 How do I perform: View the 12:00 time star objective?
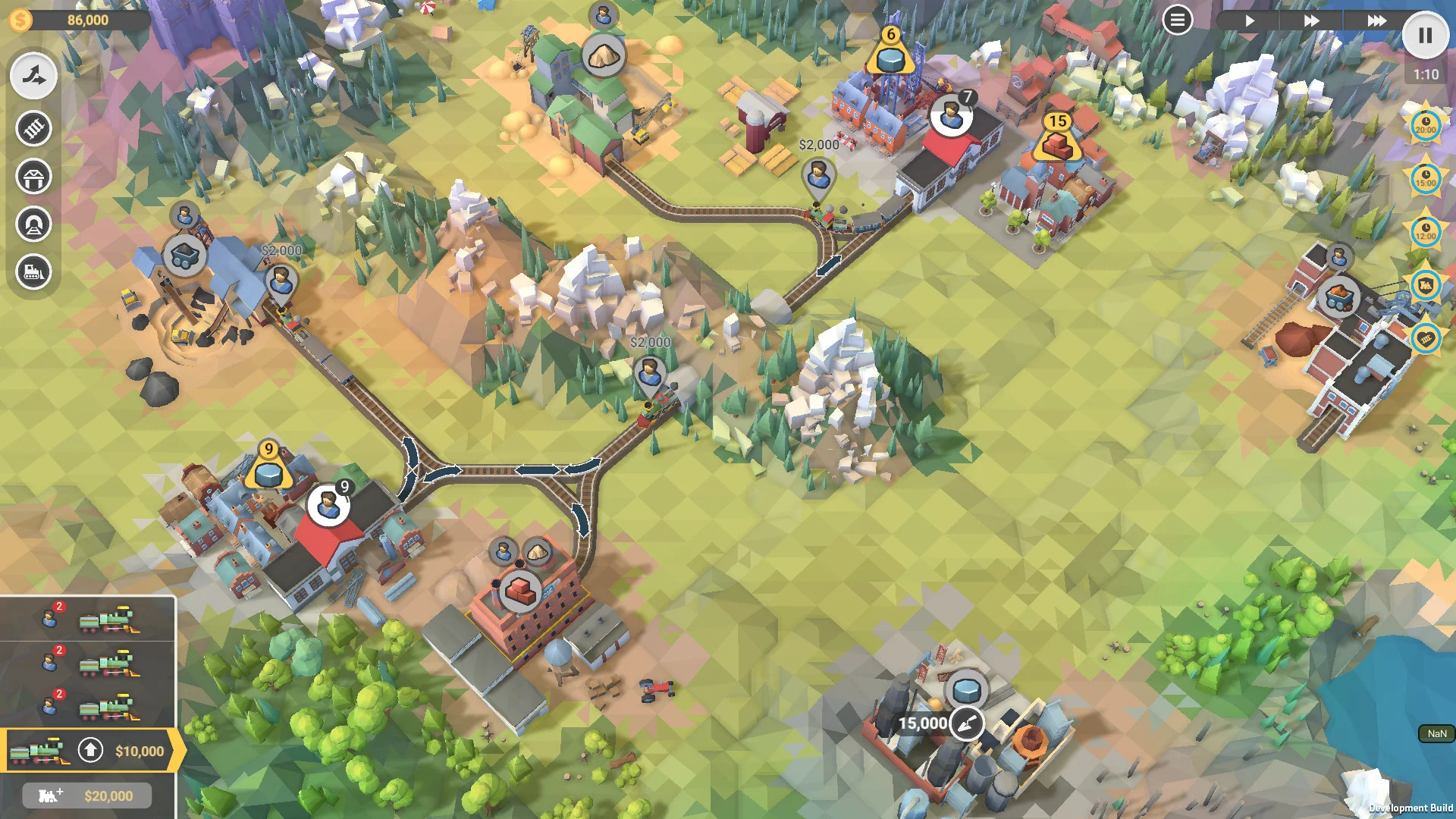[x=1425, y=232]
